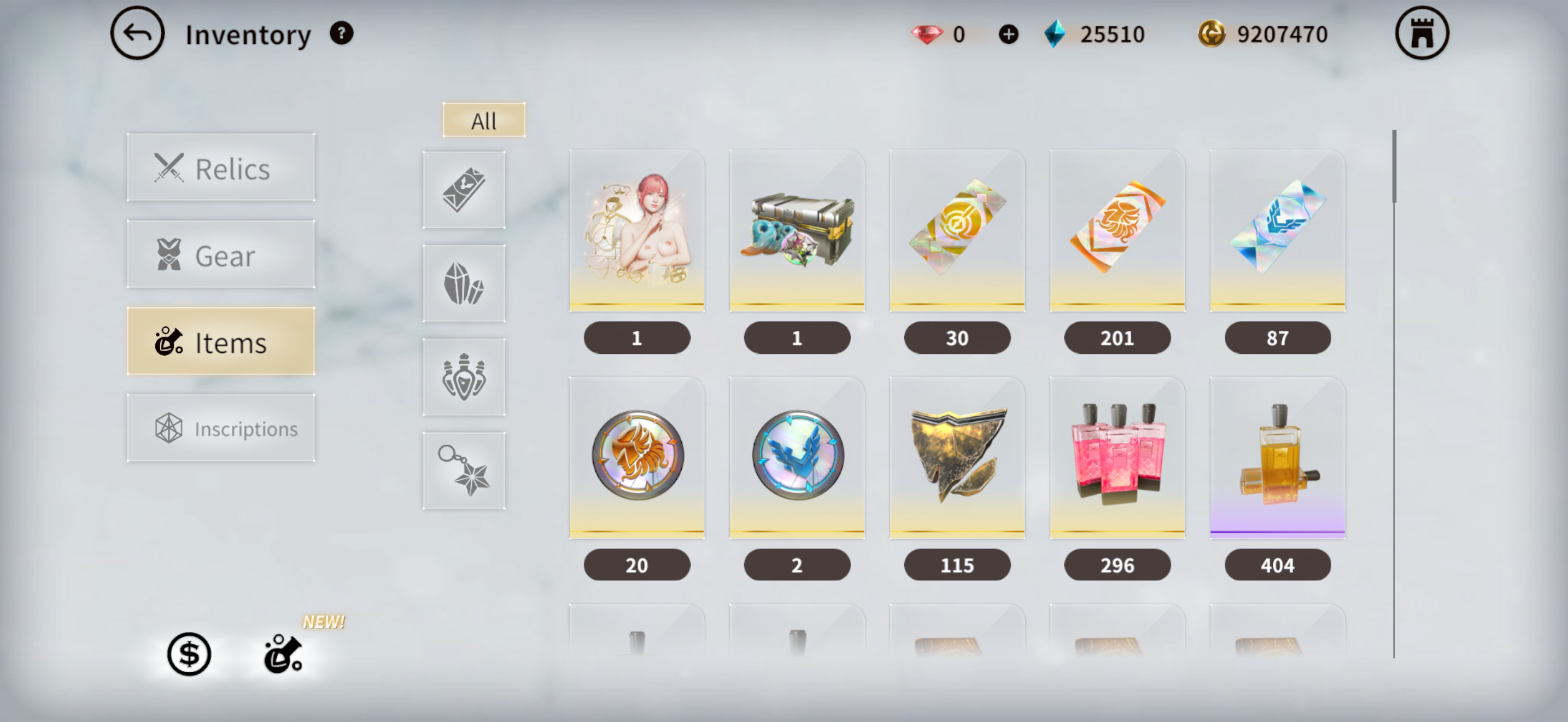Add red gems with the plus button
The image size is (1568, 722).
[x=1008, y=34]
